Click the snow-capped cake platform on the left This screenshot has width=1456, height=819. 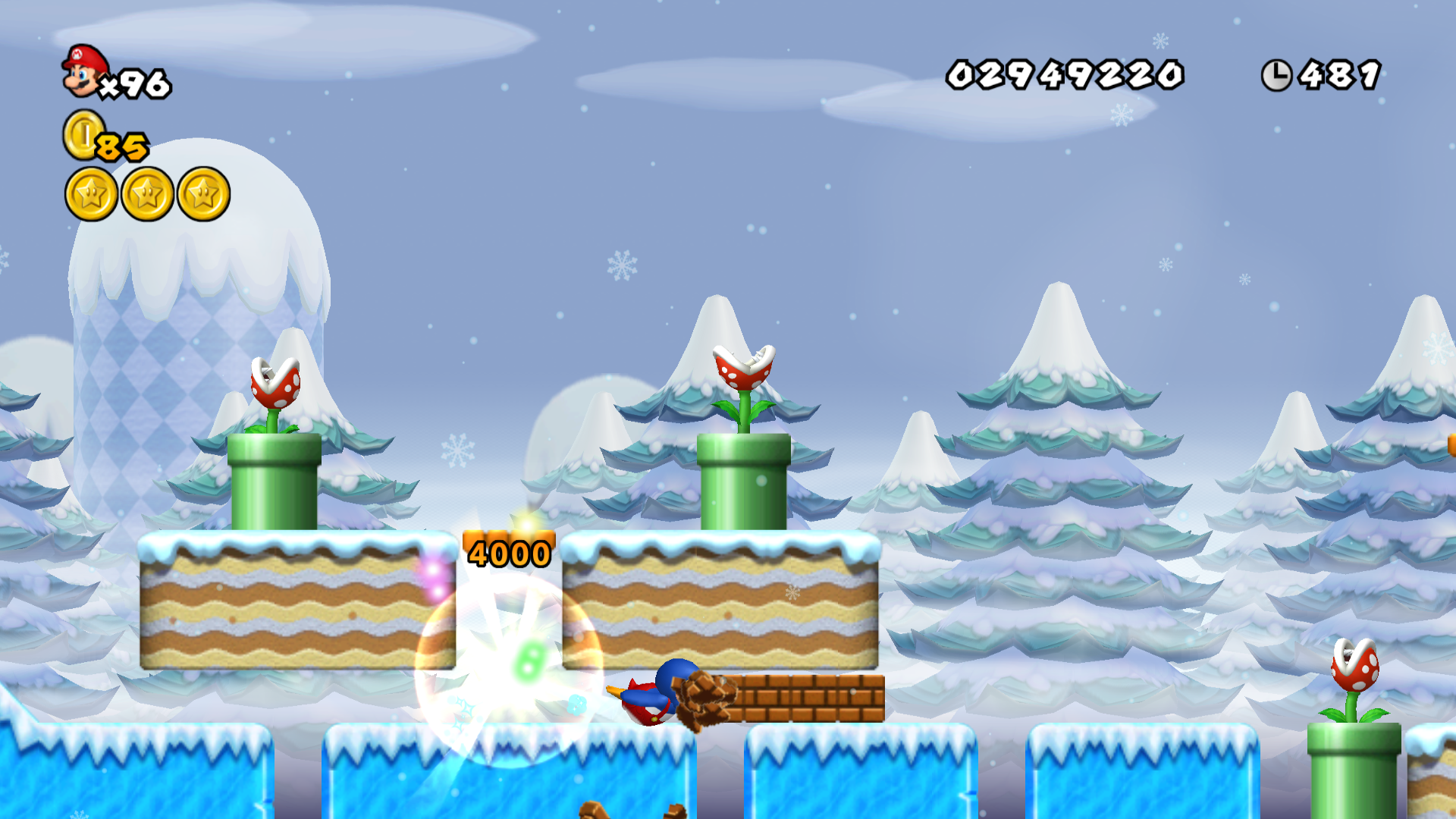pos(296,599)
